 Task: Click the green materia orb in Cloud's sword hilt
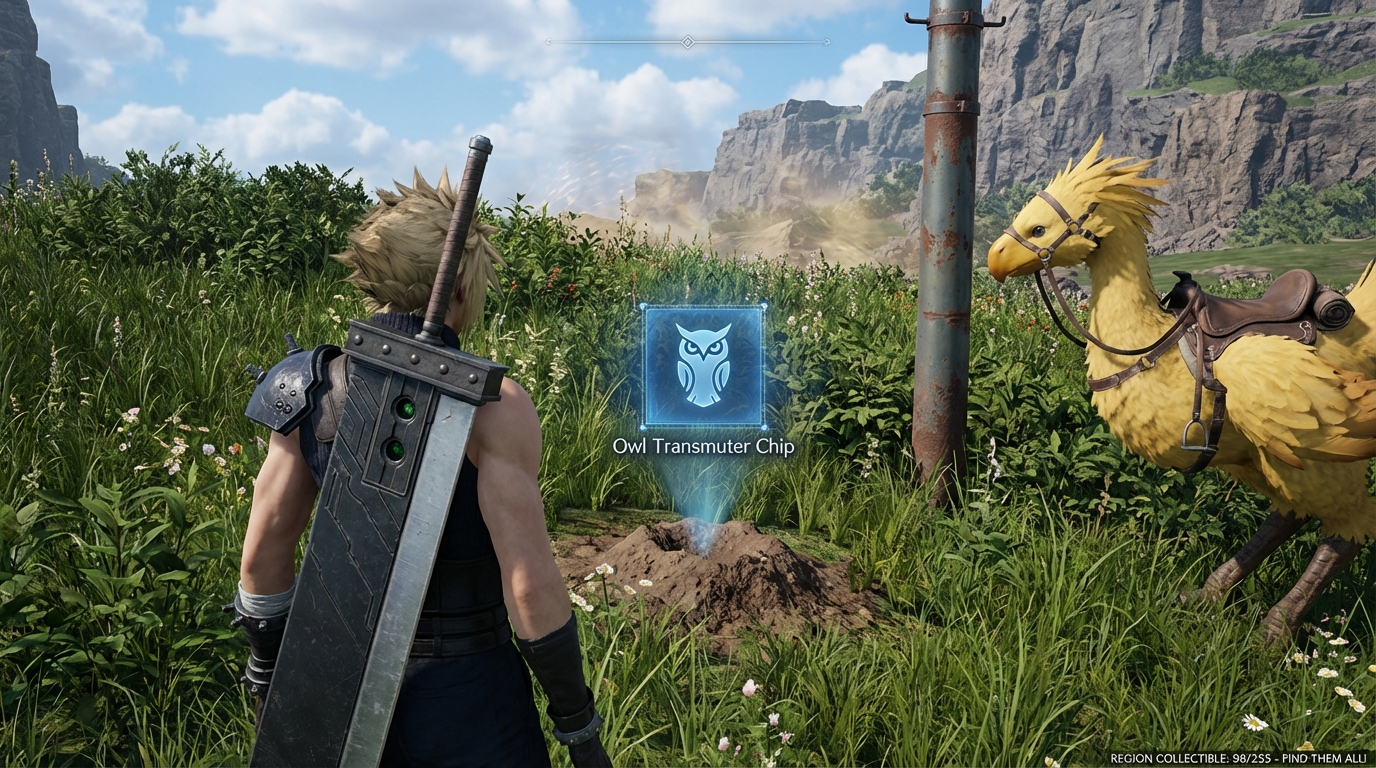[406, 409]
